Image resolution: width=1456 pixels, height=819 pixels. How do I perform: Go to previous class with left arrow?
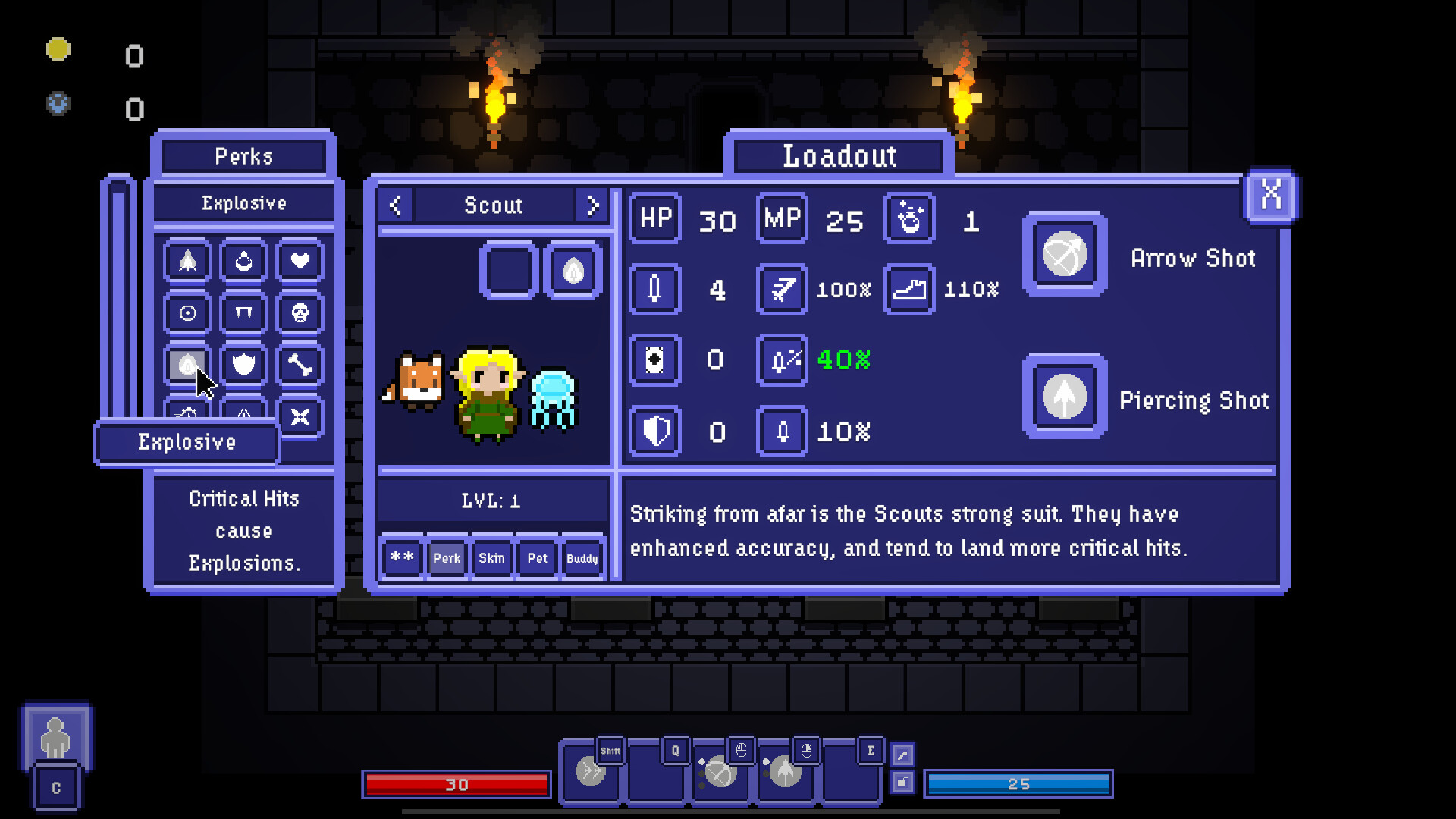395,205
